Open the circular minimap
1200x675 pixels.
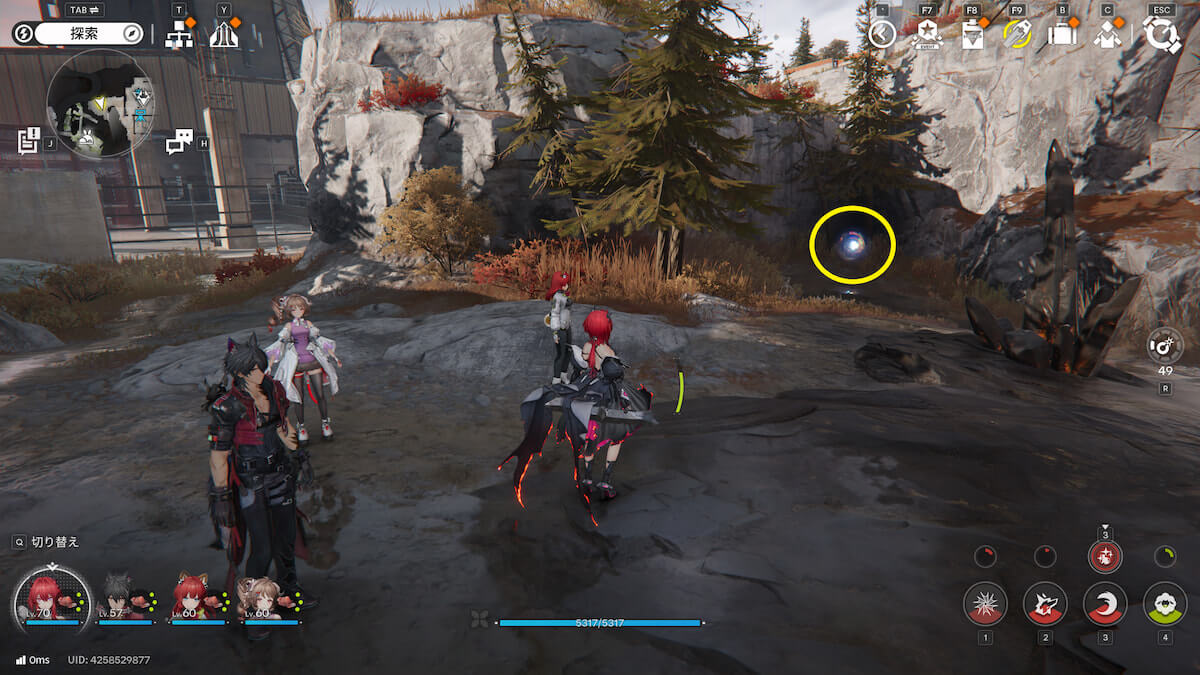100,104
